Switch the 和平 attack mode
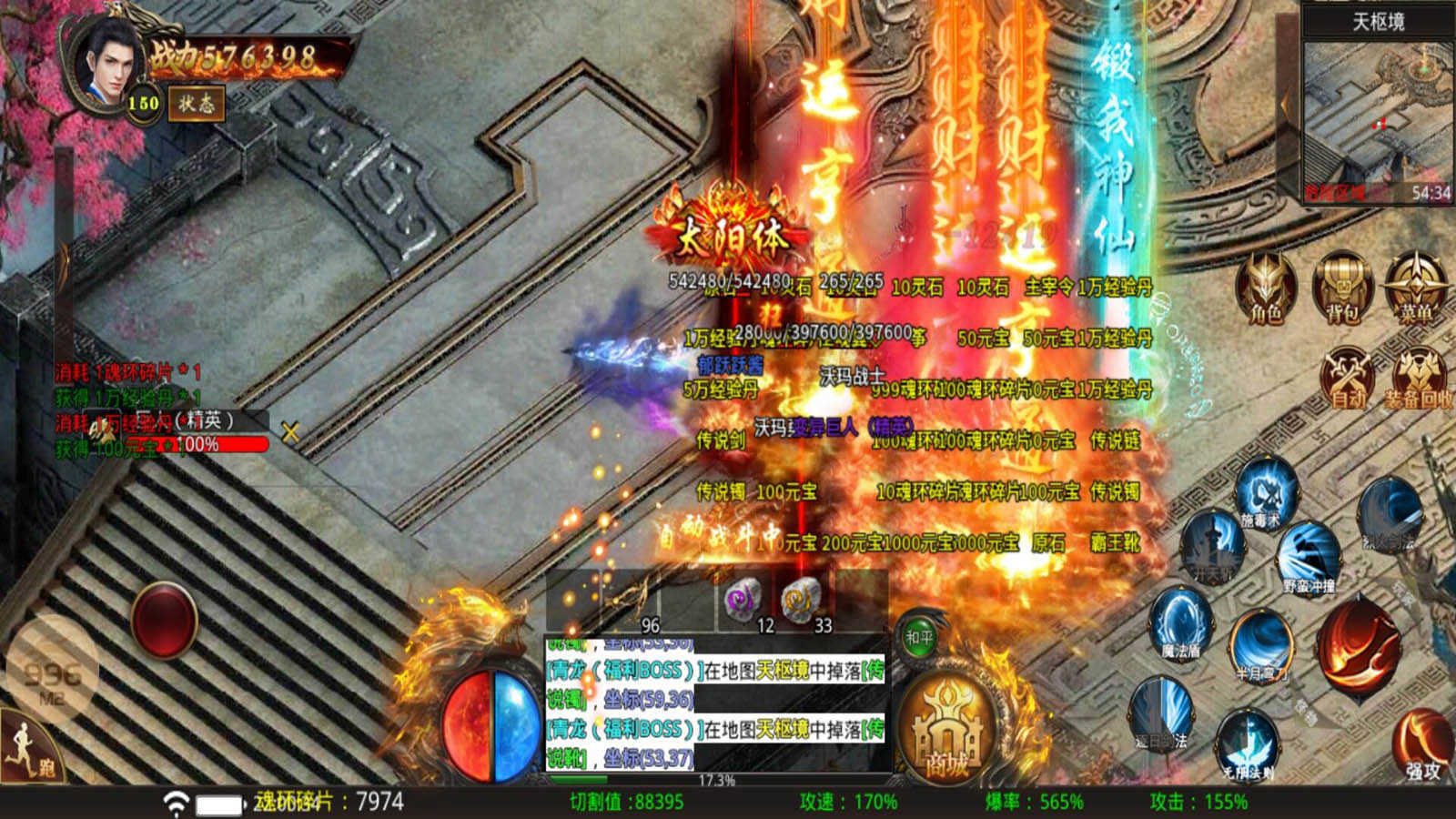Screen dimensions: 1456x819 [x=919, y=637]
